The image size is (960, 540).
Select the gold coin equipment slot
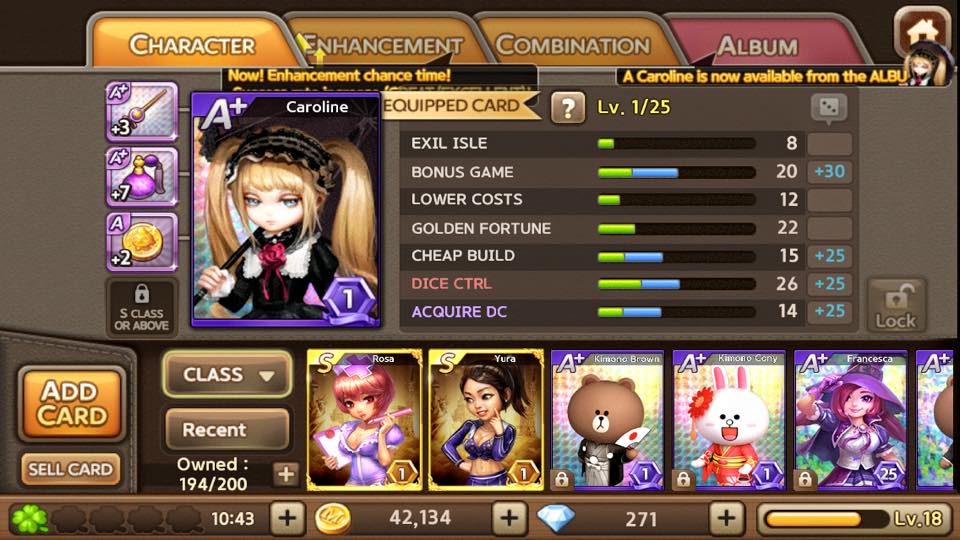coord(141,243)
